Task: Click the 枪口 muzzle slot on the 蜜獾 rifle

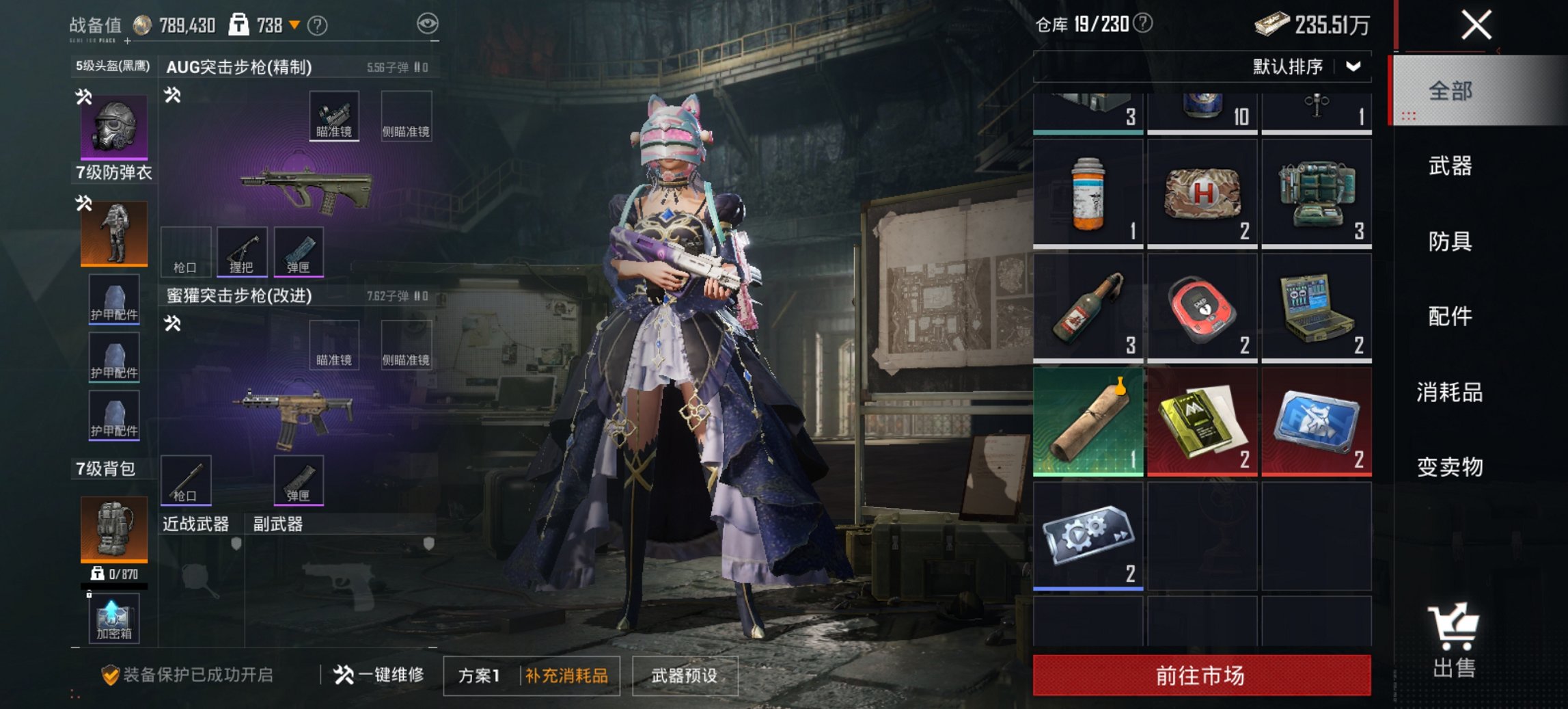Action: pyautogui.click(x=187, y=481)
